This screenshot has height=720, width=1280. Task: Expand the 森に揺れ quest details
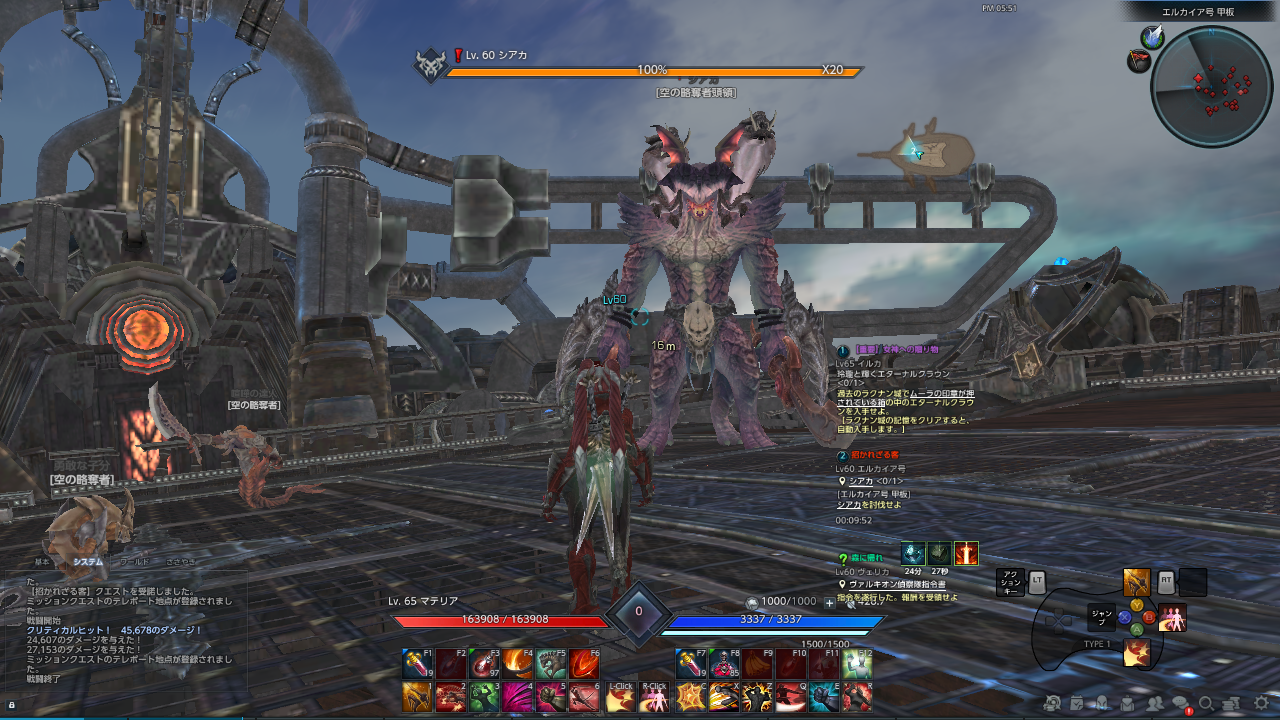pos(842,558)
